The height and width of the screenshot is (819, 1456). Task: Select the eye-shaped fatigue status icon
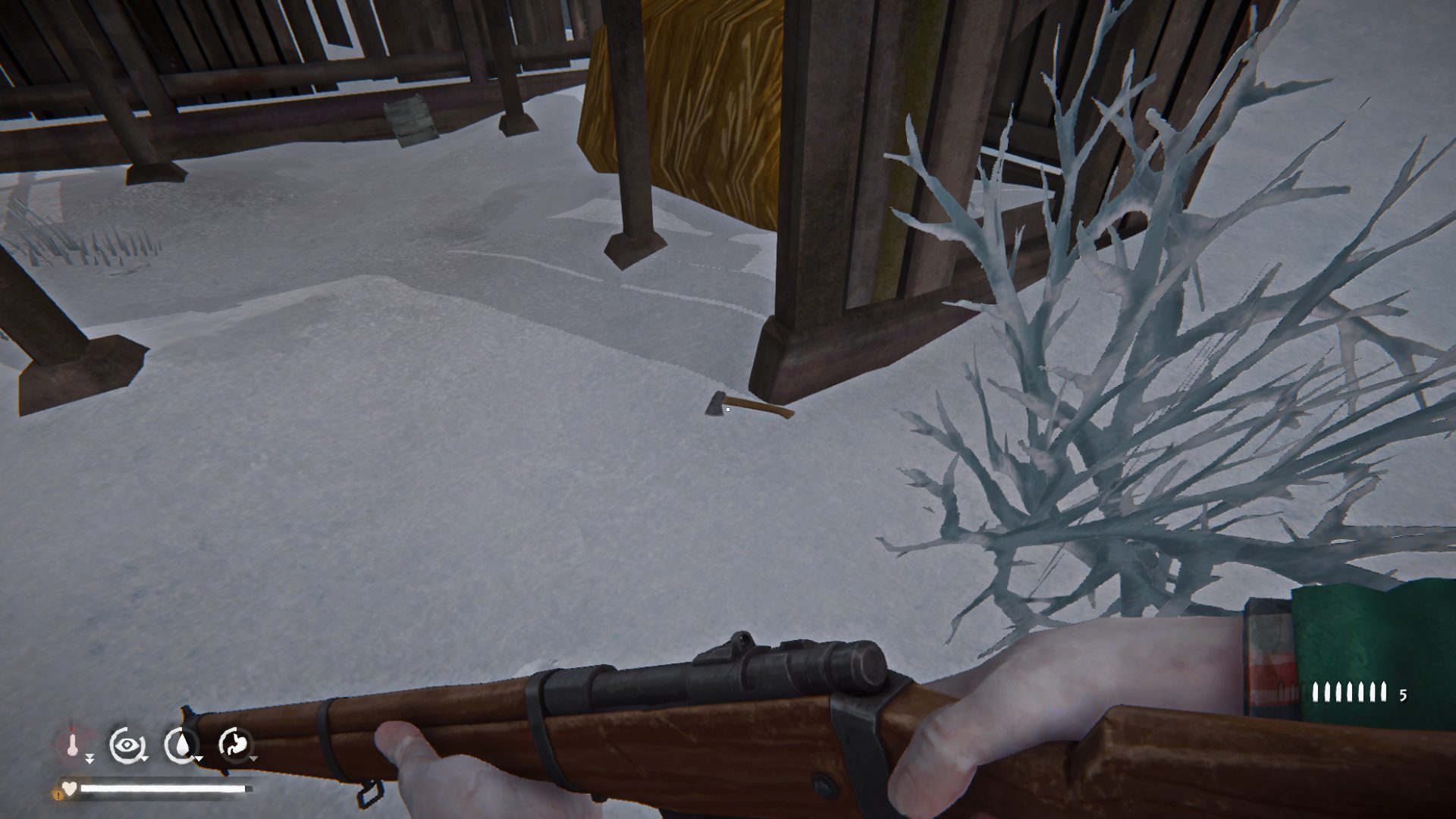click(125, 745)
